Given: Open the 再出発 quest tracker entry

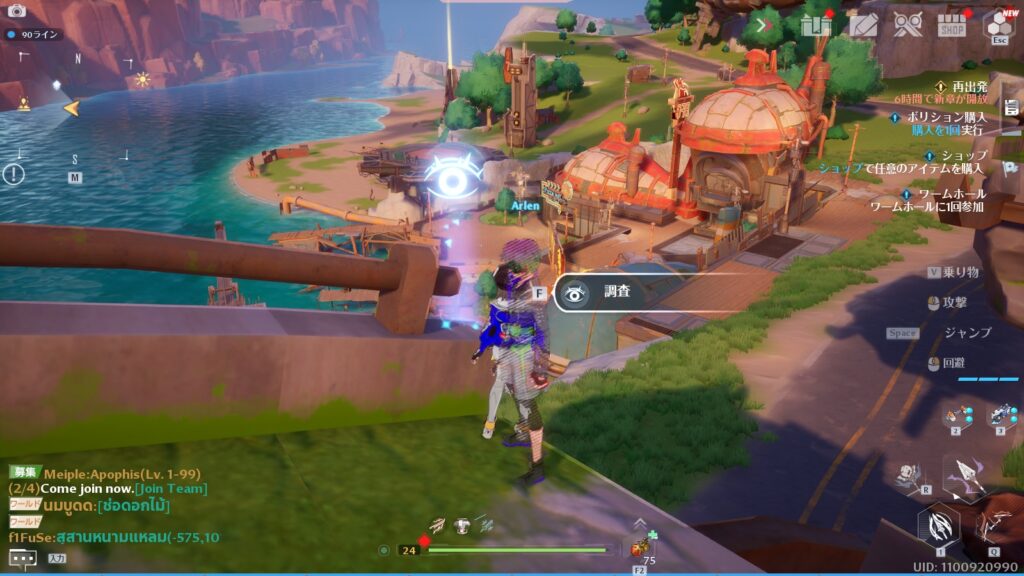Looking at the screenshot, I should point(969,87).
